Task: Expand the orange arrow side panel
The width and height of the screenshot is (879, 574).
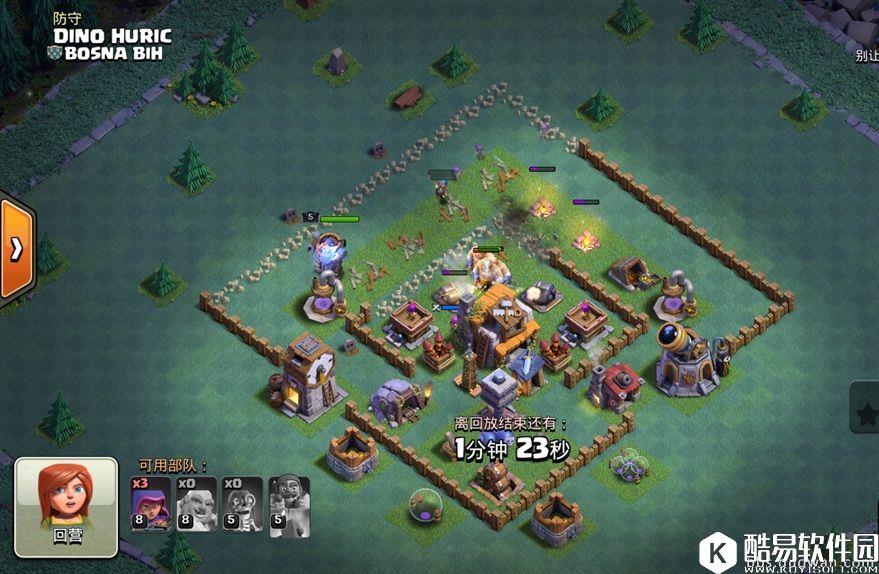Action: click(x=17, y=249)
